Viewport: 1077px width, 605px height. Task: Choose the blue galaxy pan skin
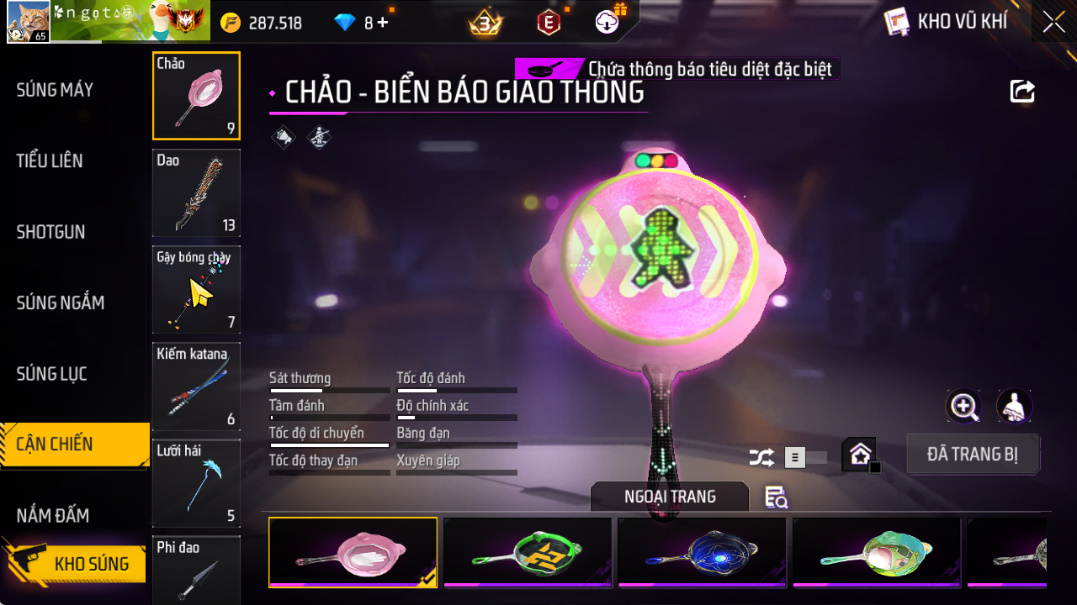(x=702, y=552)
